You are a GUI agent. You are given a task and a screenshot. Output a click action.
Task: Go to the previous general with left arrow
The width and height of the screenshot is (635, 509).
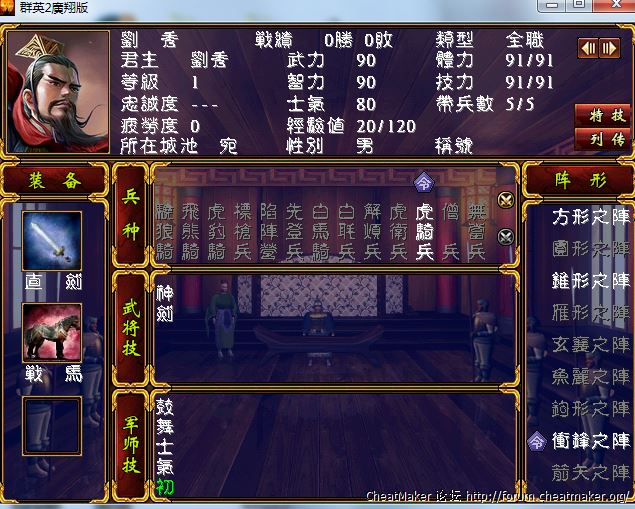(588, 48)
